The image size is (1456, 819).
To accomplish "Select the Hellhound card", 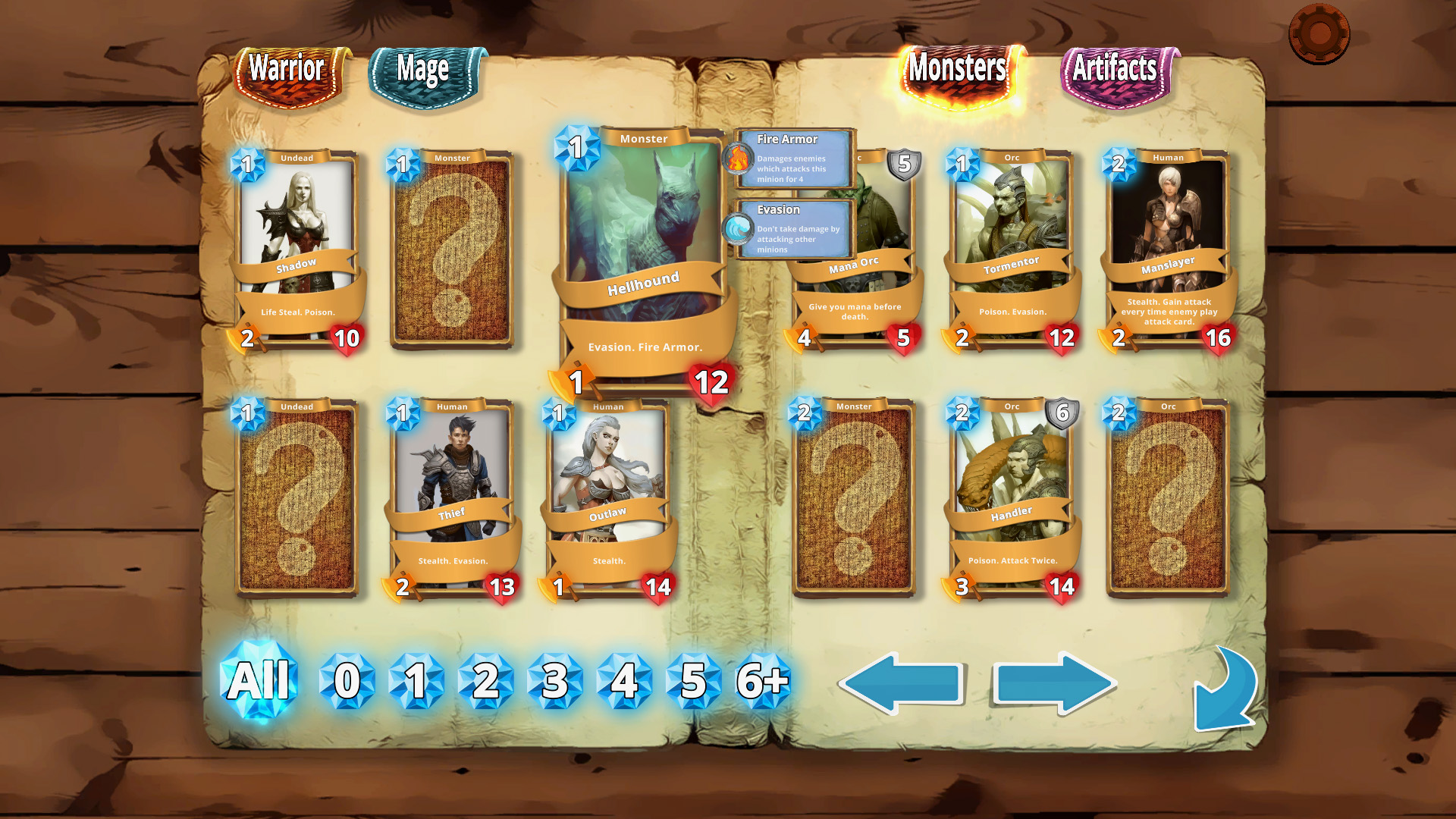I will [645, 227].
